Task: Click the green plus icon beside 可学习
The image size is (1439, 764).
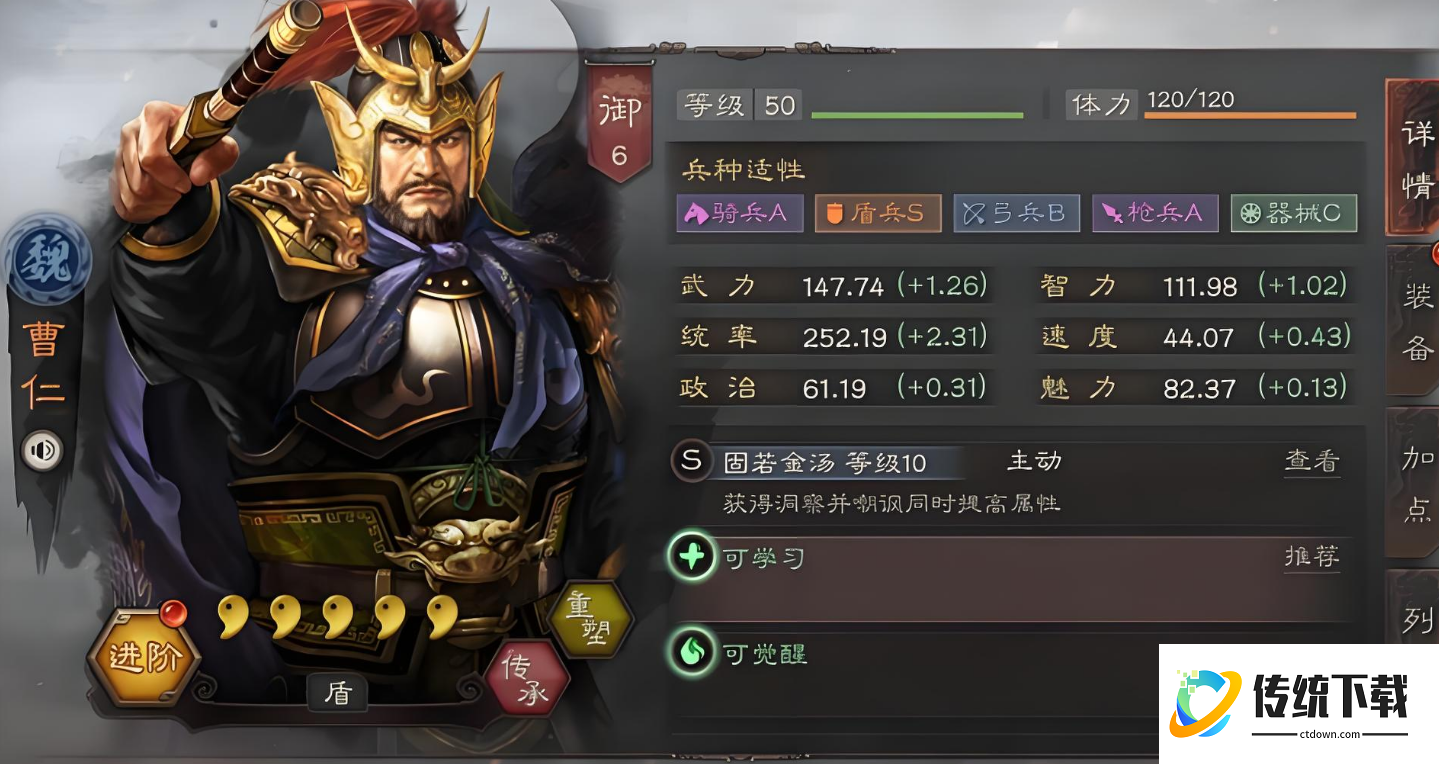Action: 693,557
